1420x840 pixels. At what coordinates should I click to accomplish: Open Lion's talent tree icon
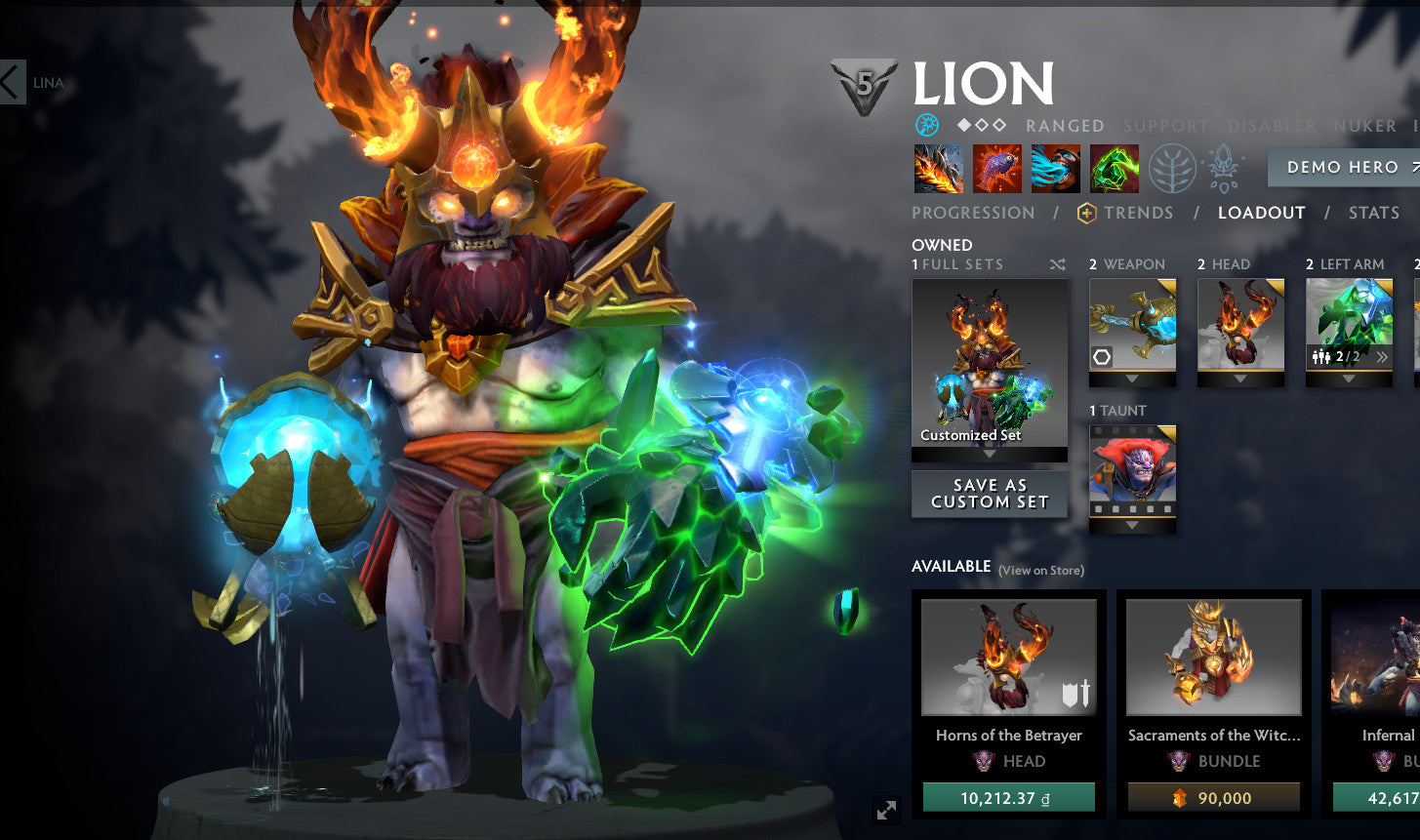[x=1171, y=168]
